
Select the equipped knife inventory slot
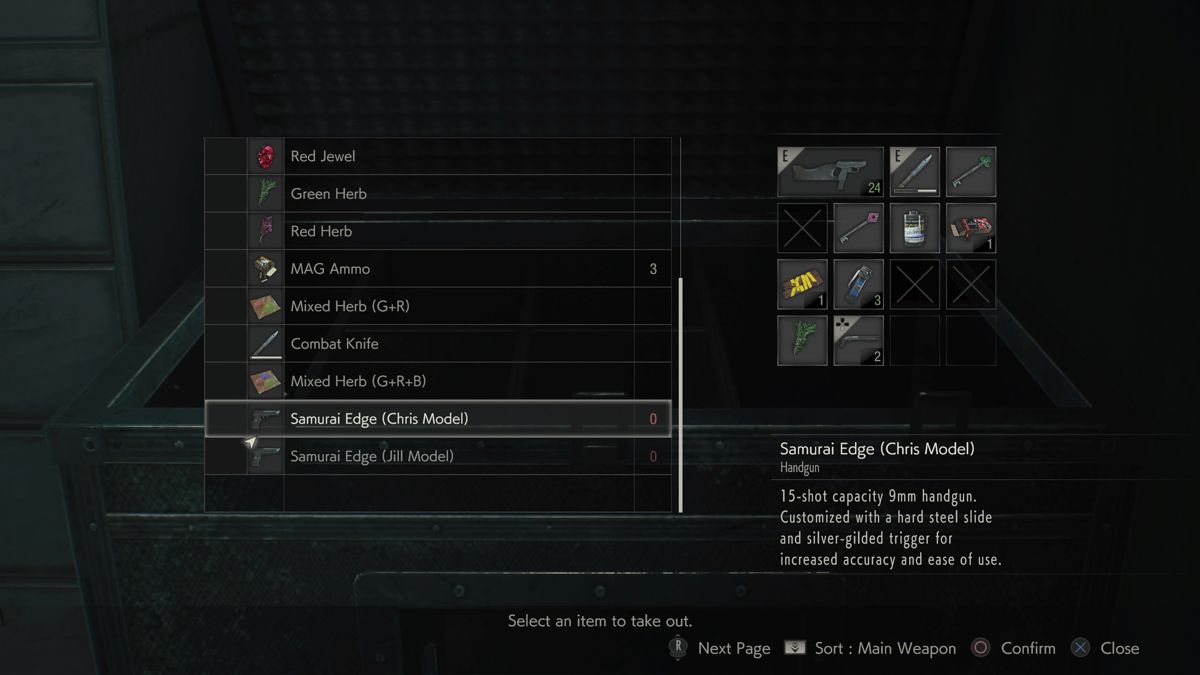pos(915,172)
